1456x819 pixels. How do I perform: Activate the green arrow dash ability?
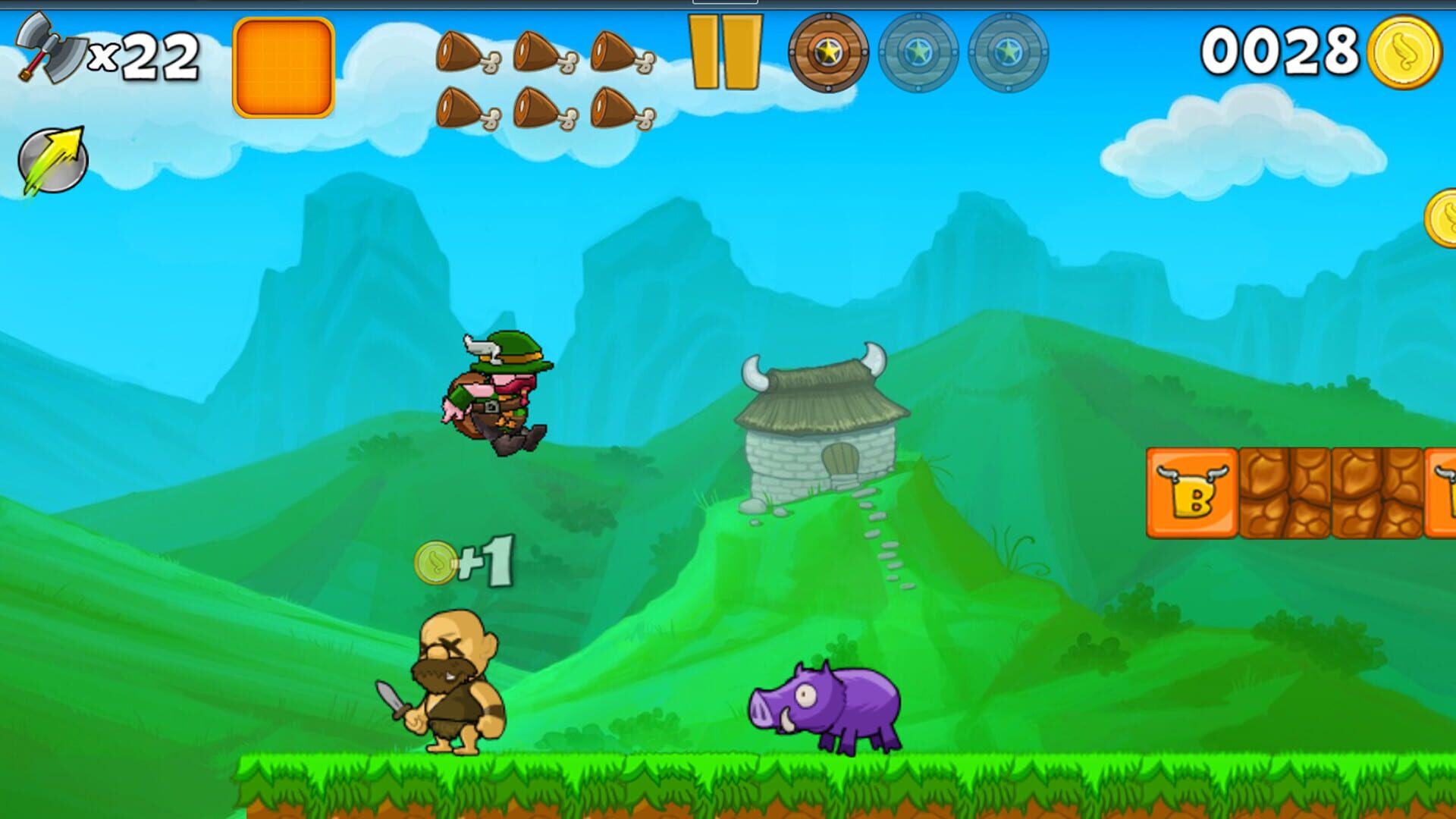tap(52, 160)
